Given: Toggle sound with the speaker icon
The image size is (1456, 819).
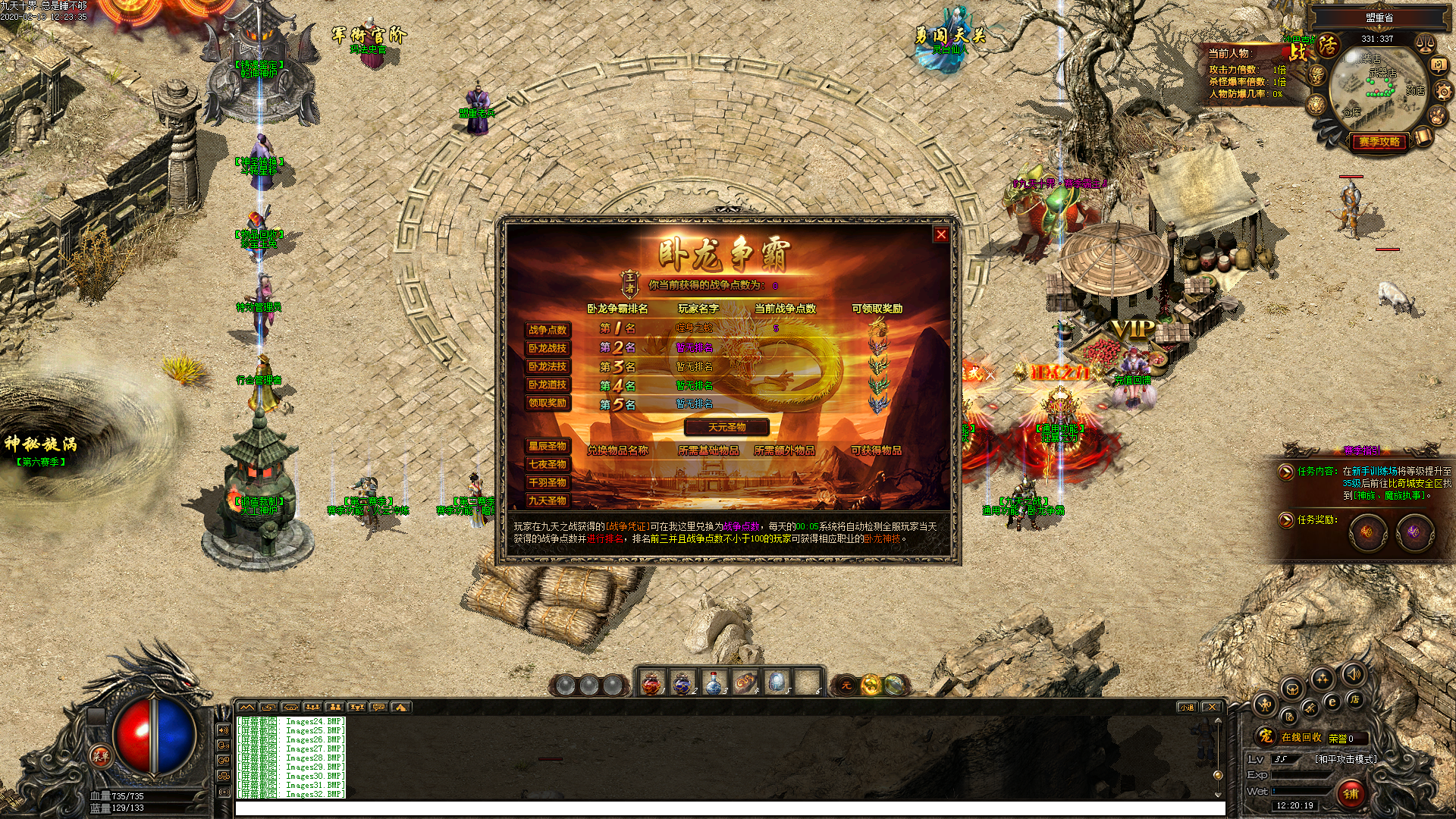Looking at the screenshot, I should click(1354, 673).
